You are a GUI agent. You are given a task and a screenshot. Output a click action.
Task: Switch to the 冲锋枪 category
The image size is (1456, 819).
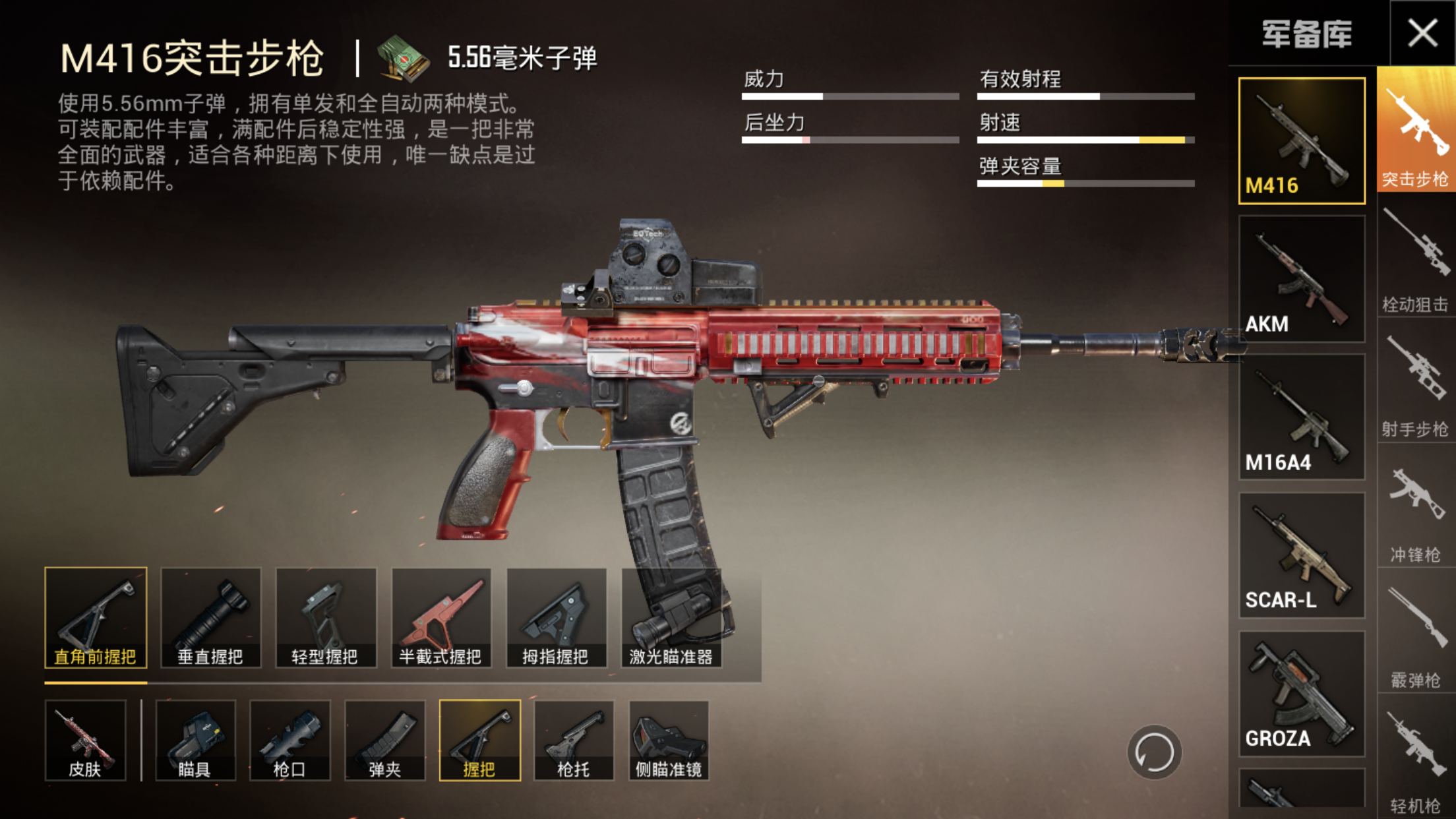pos(1415,511)
